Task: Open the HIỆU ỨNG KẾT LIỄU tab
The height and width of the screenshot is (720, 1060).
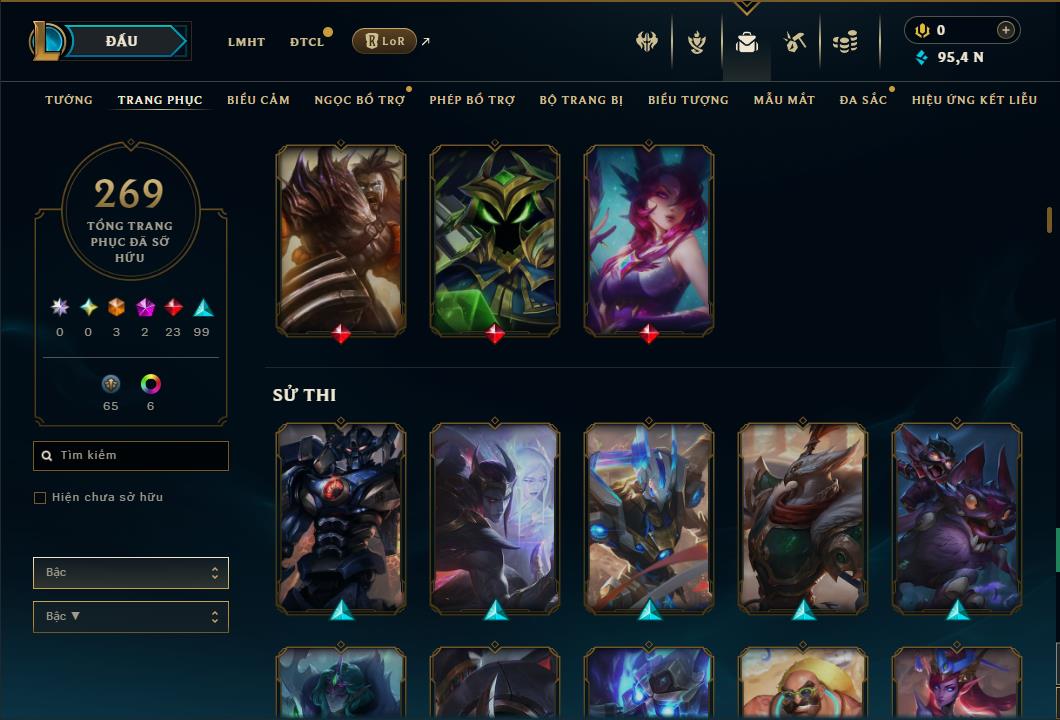Action: pos(974,100)
